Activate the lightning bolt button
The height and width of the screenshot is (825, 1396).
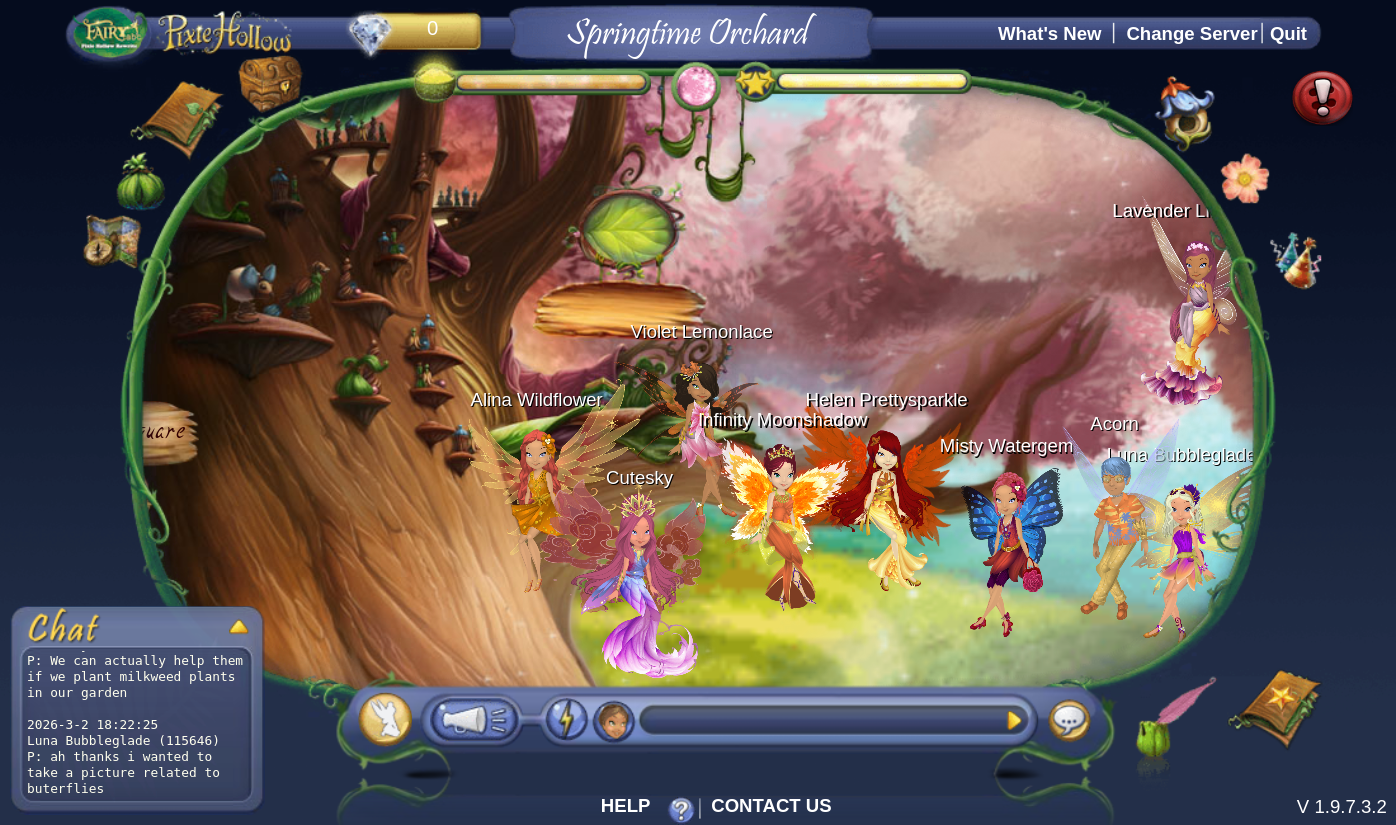point(565,720)
